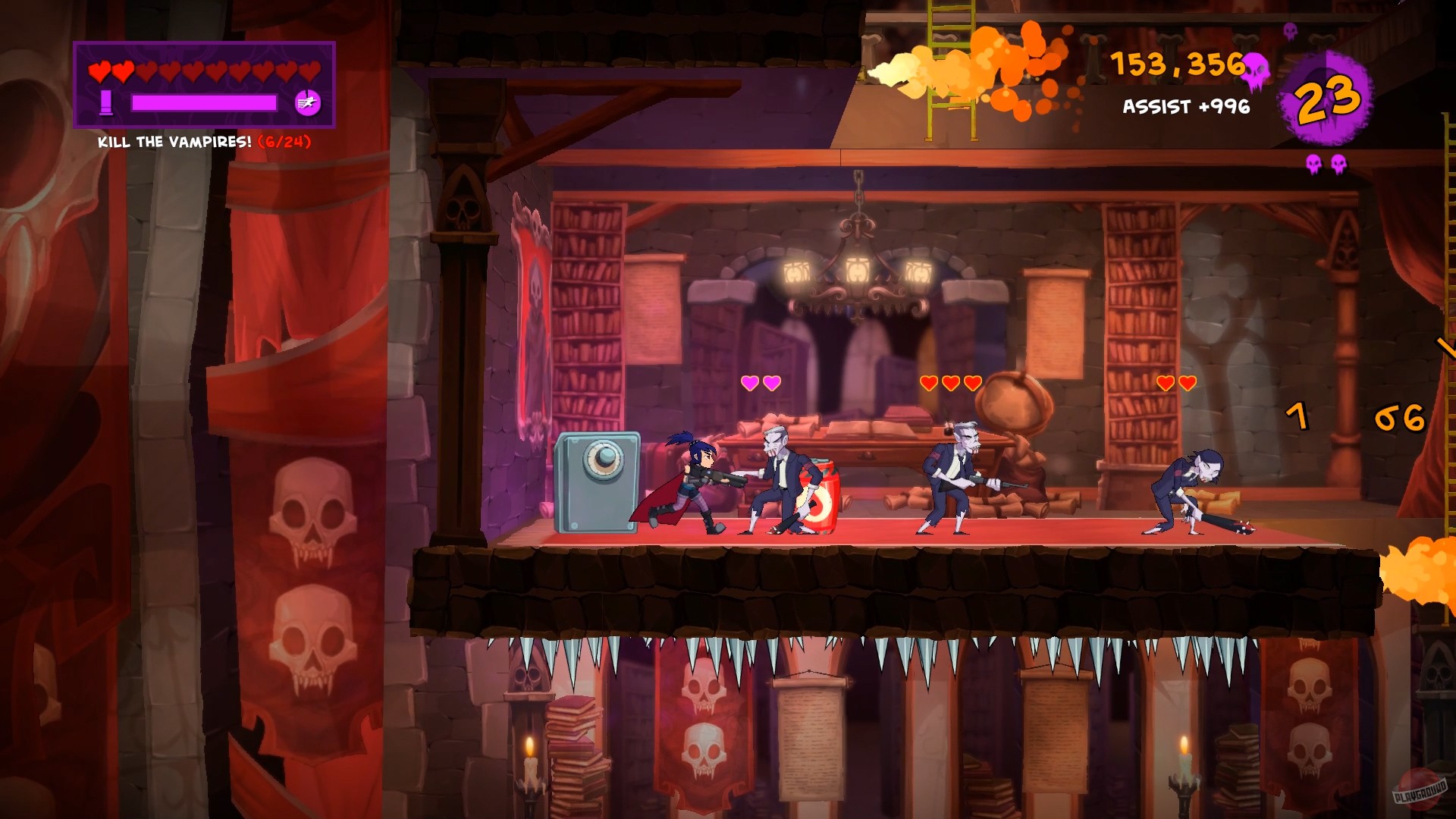Click the last dimmed heart on the health bar
The height and width of the screenshot is (819, 1456).
pyautogui.click(x=311, y=72)
